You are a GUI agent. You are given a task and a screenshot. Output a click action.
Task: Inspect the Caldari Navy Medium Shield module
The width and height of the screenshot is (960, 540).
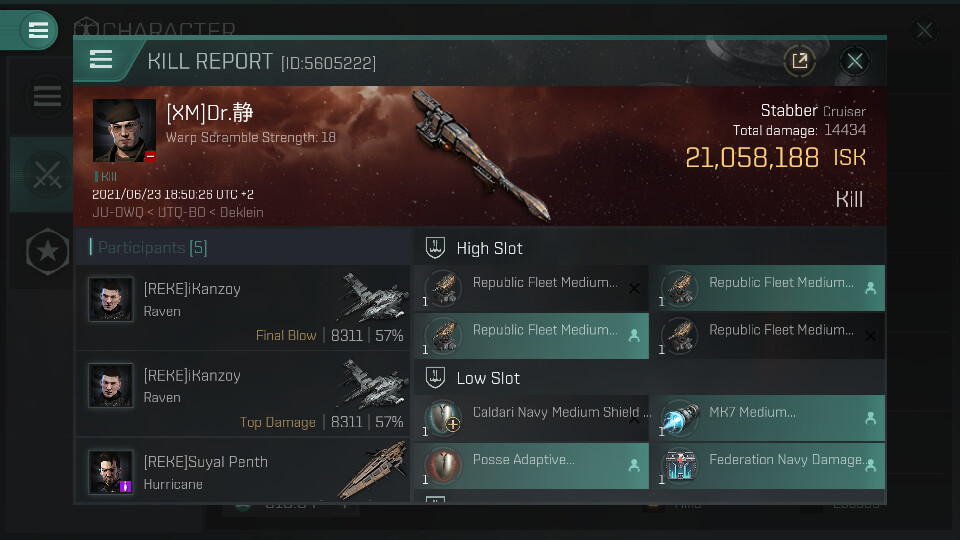[x=530, y=420]
